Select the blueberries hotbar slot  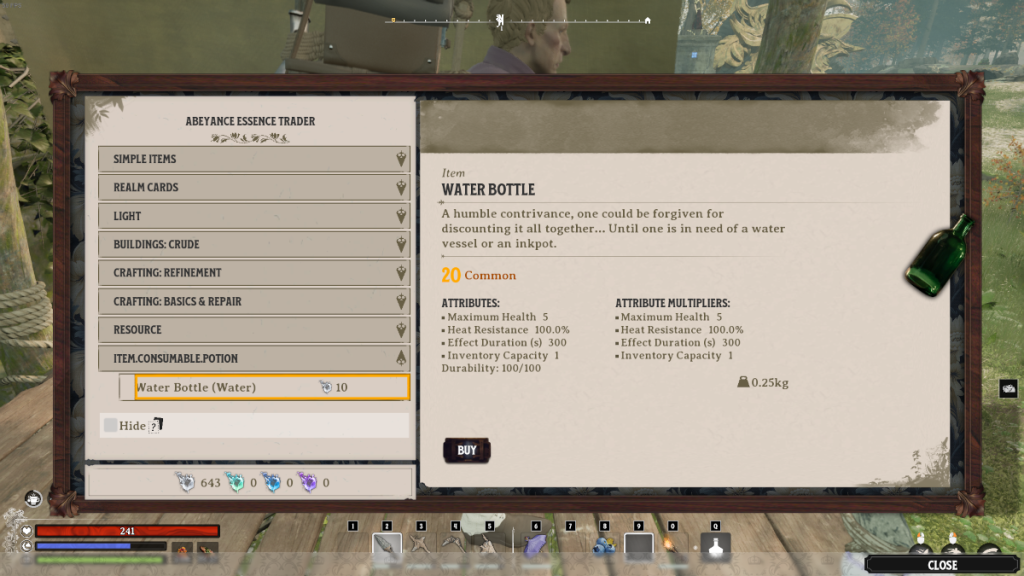[603, 546]
